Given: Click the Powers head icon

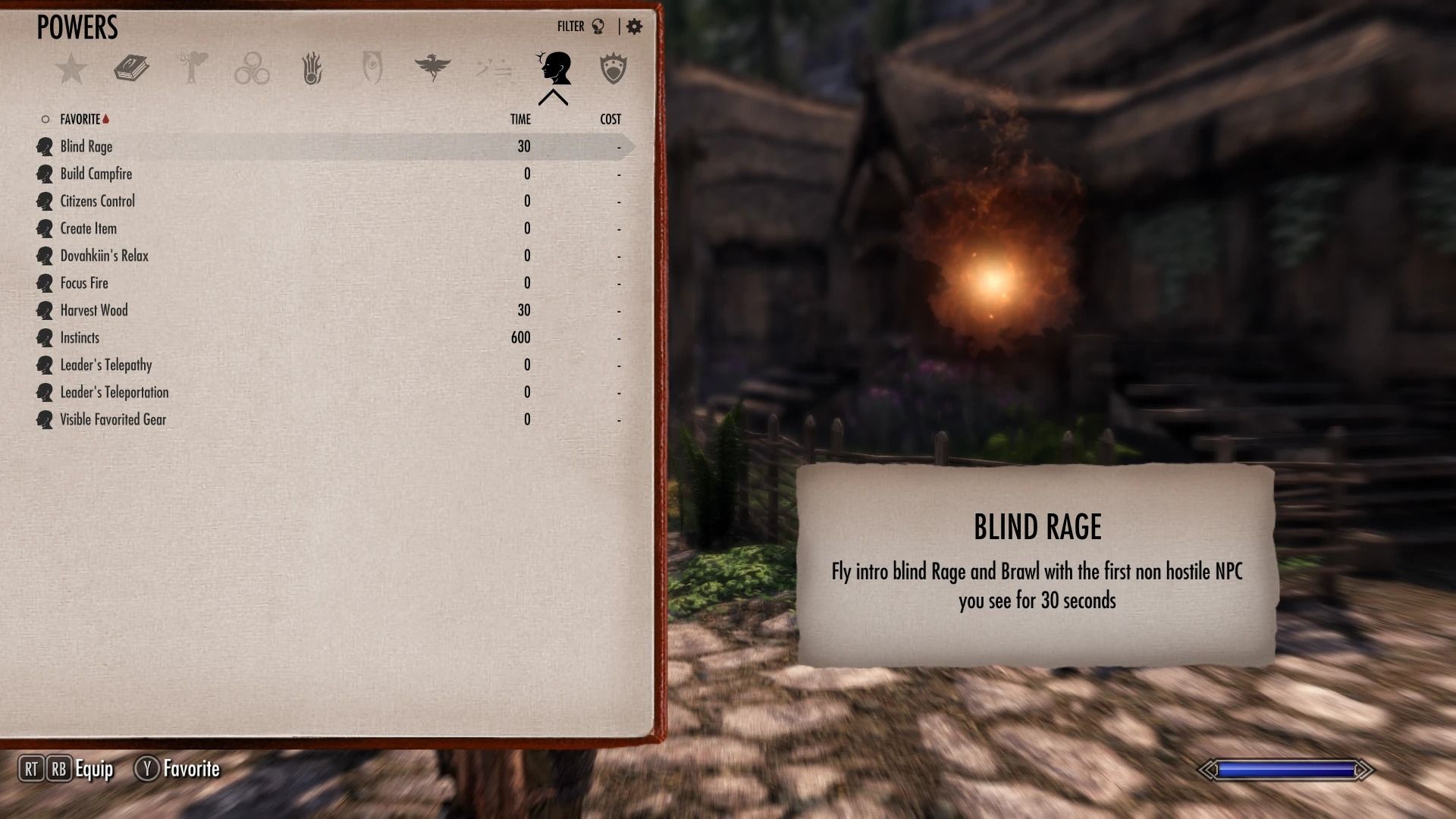Looking at the screenshot, I should (x=554, y=67).
